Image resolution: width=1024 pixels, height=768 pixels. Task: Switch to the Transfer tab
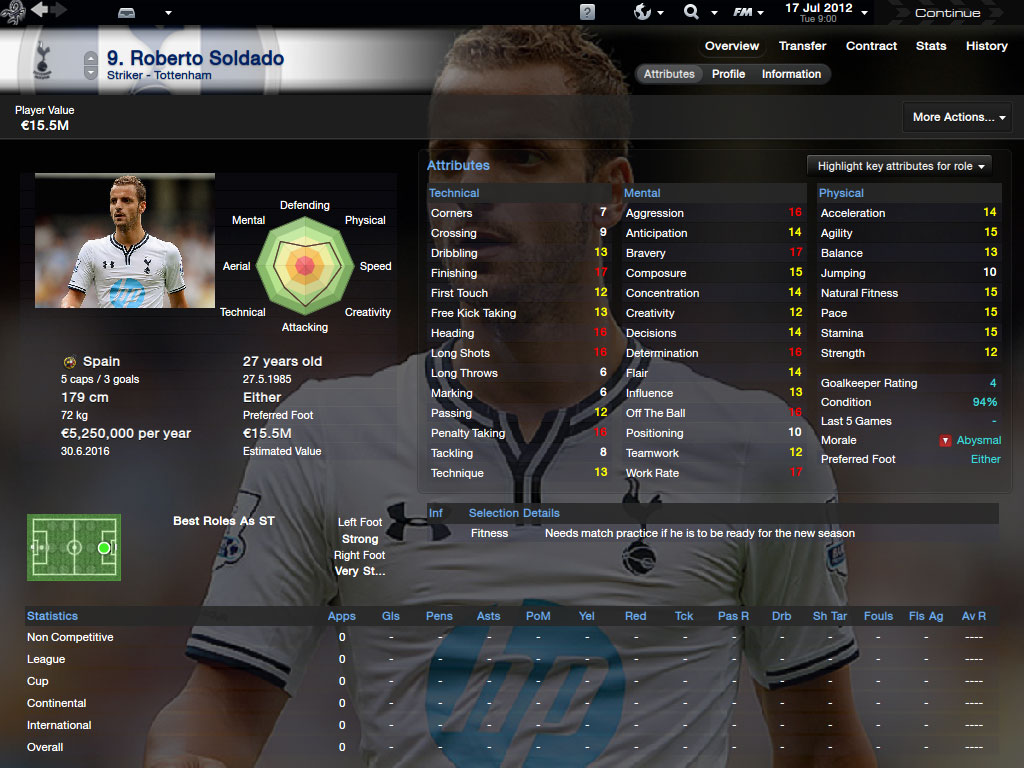[802, 46]
